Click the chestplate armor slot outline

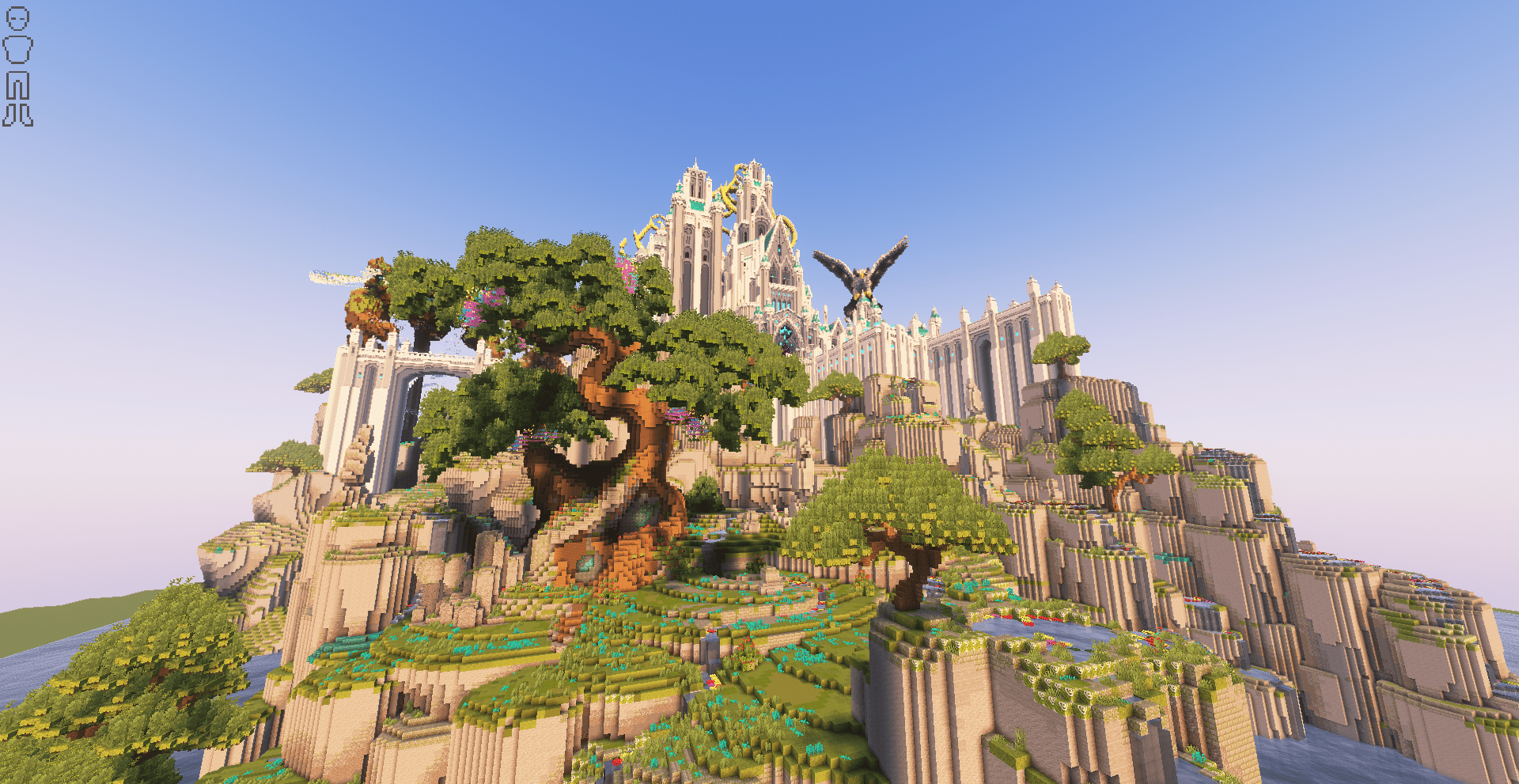pyautogui.click(x=17, y=50)
